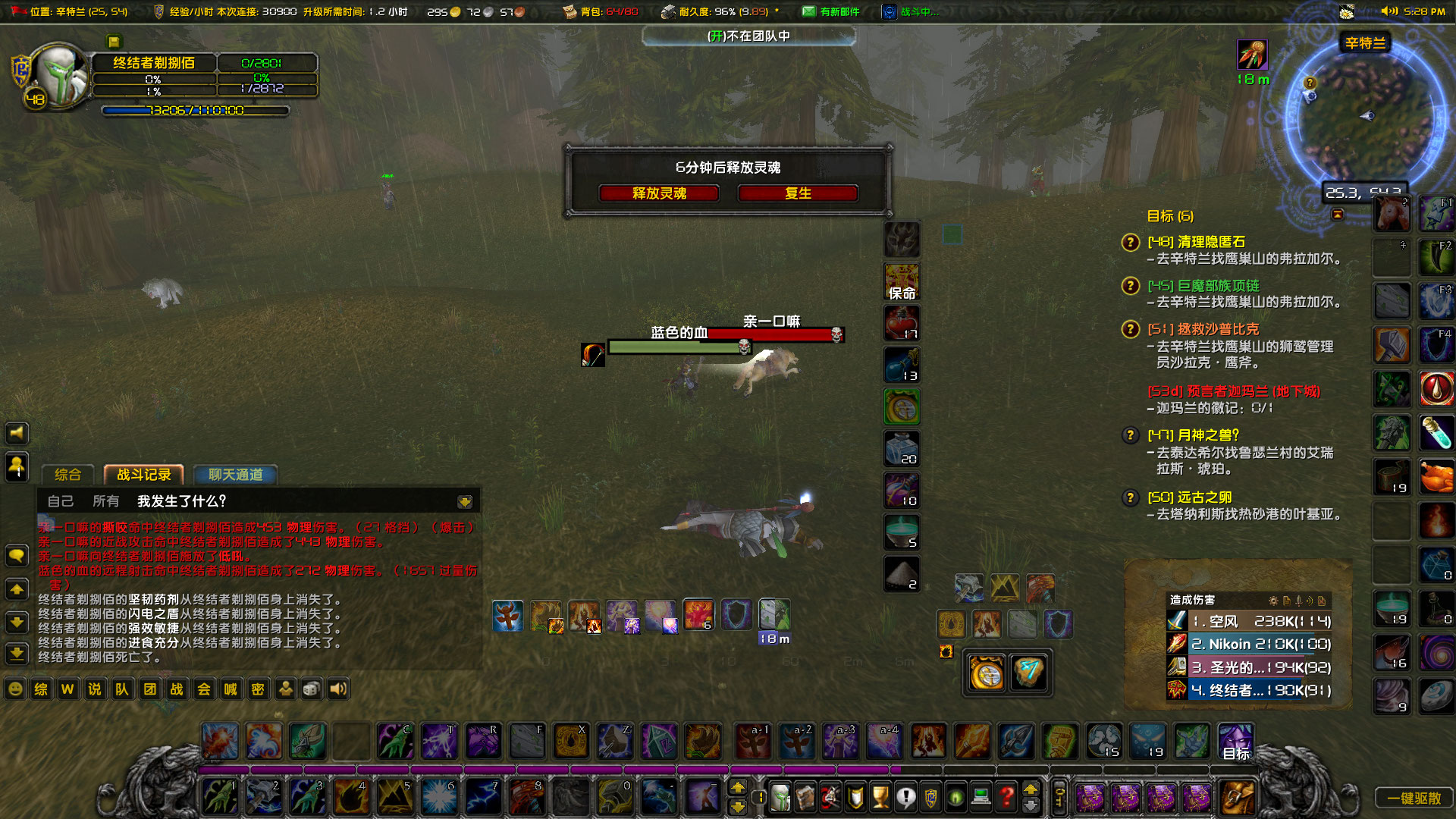Toggle the voice audio icon on chat bar
The width and height of the screenshot is (1456, 819).
[337, 689]
